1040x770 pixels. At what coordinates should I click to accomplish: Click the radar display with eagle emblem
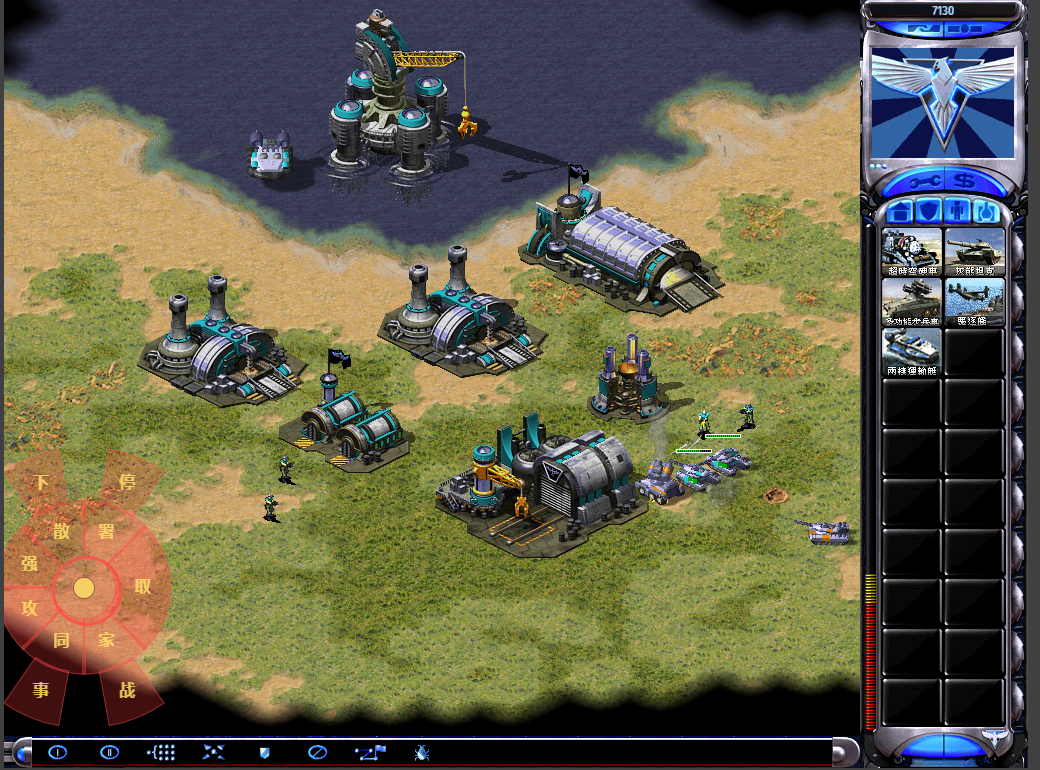943,103
